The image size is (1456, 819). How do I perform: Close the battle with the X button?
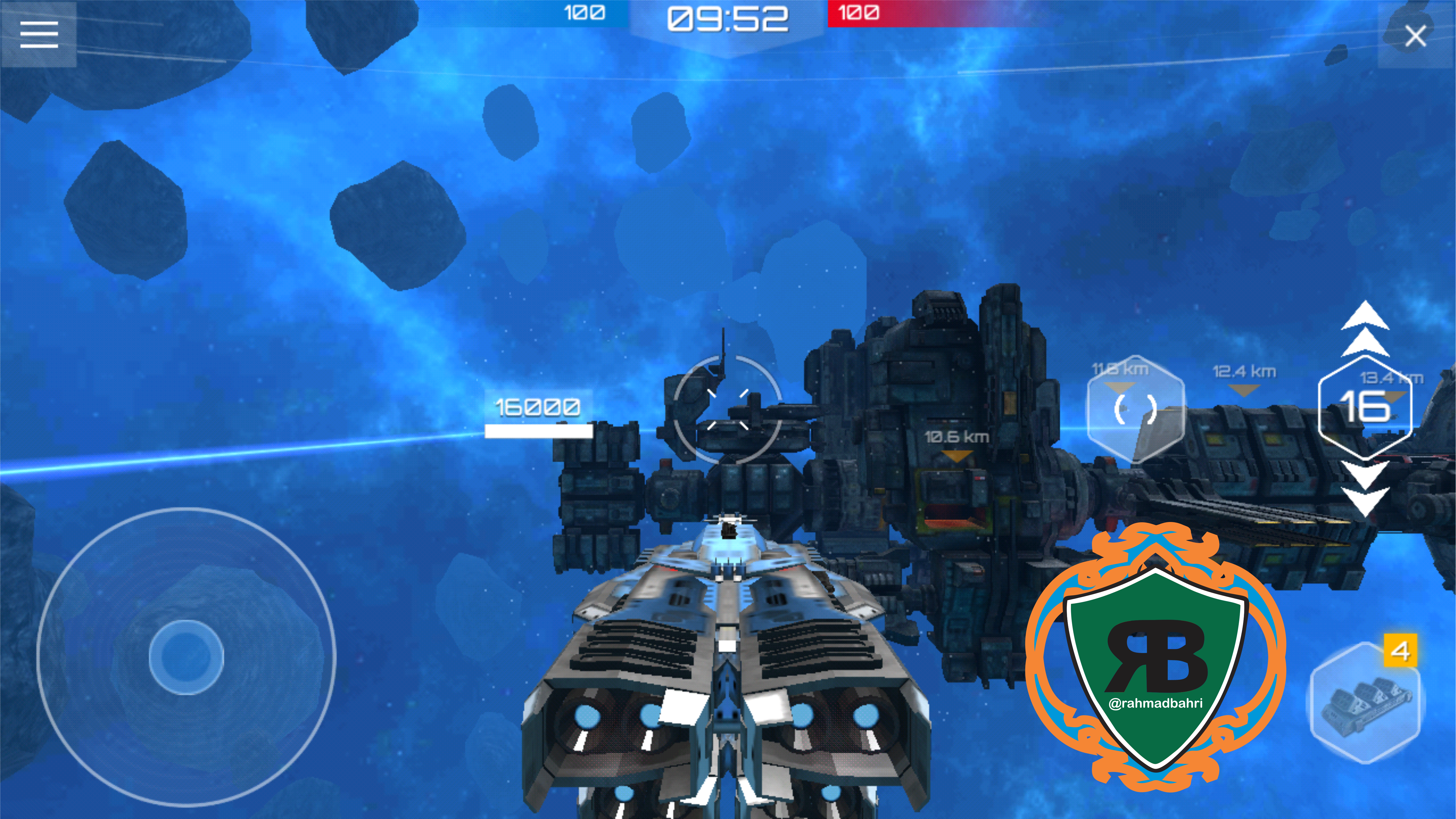coord(1415,36)
